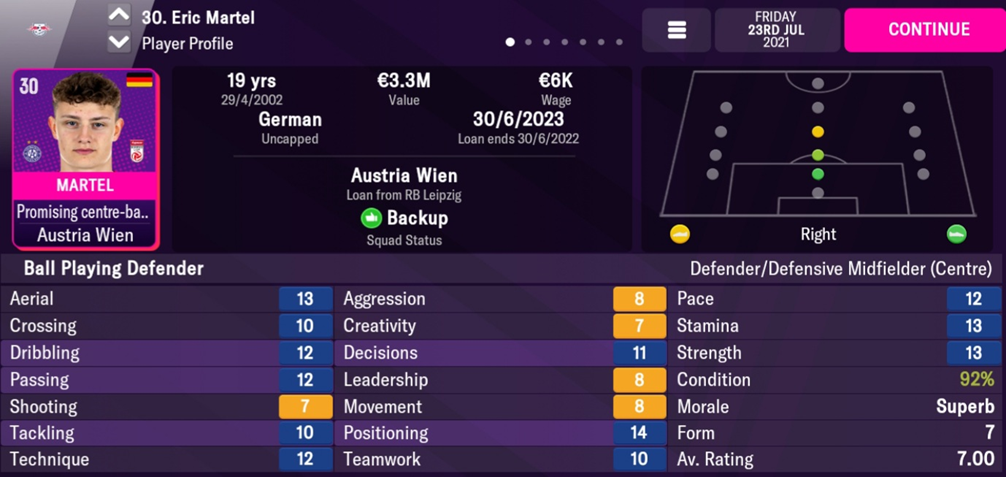Go to previous player with up arrow
This screenshot has height=477, width=1006.
[x=119, y=15]
